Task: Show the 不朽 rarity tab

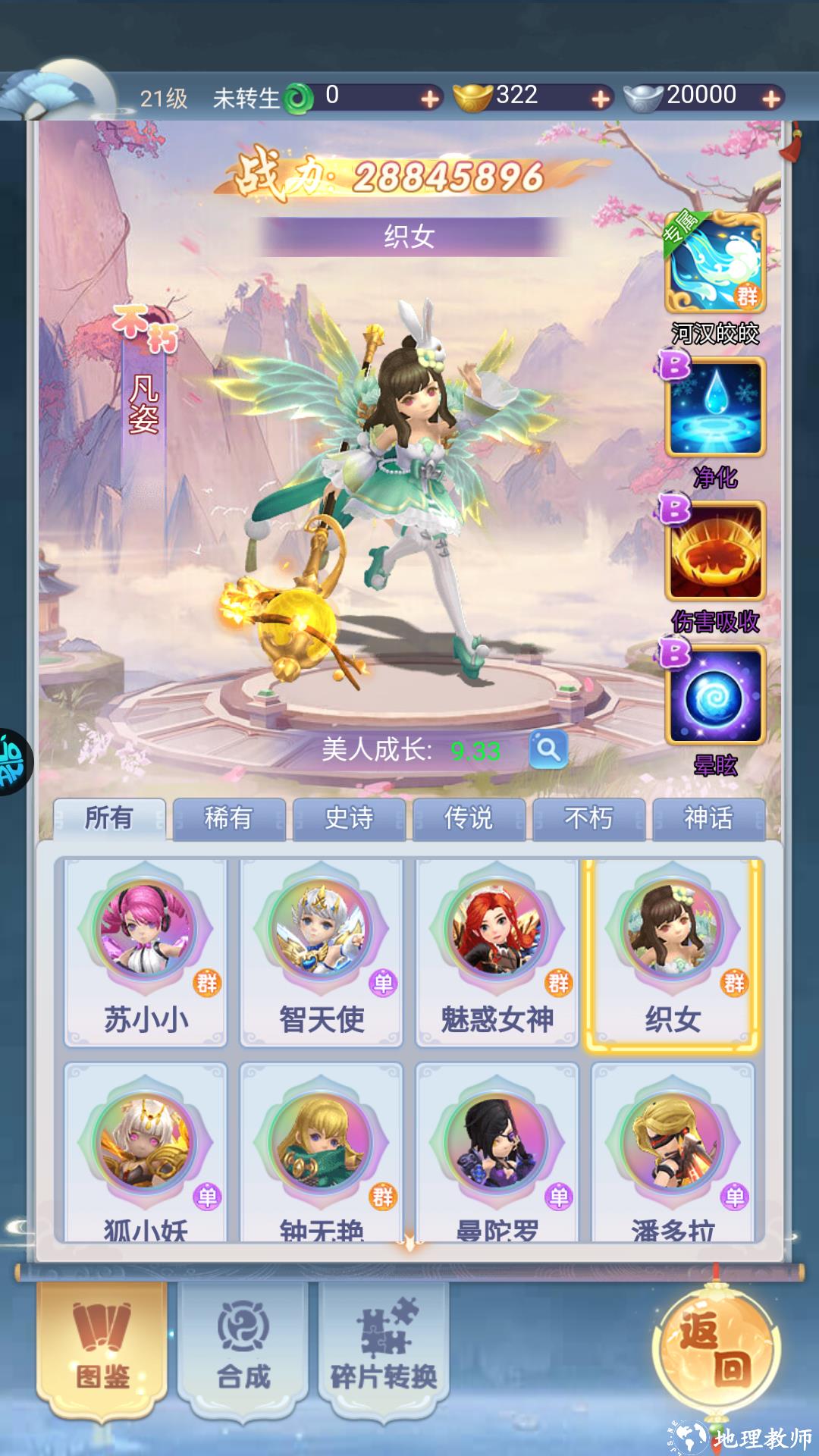Action: point(588,818)
